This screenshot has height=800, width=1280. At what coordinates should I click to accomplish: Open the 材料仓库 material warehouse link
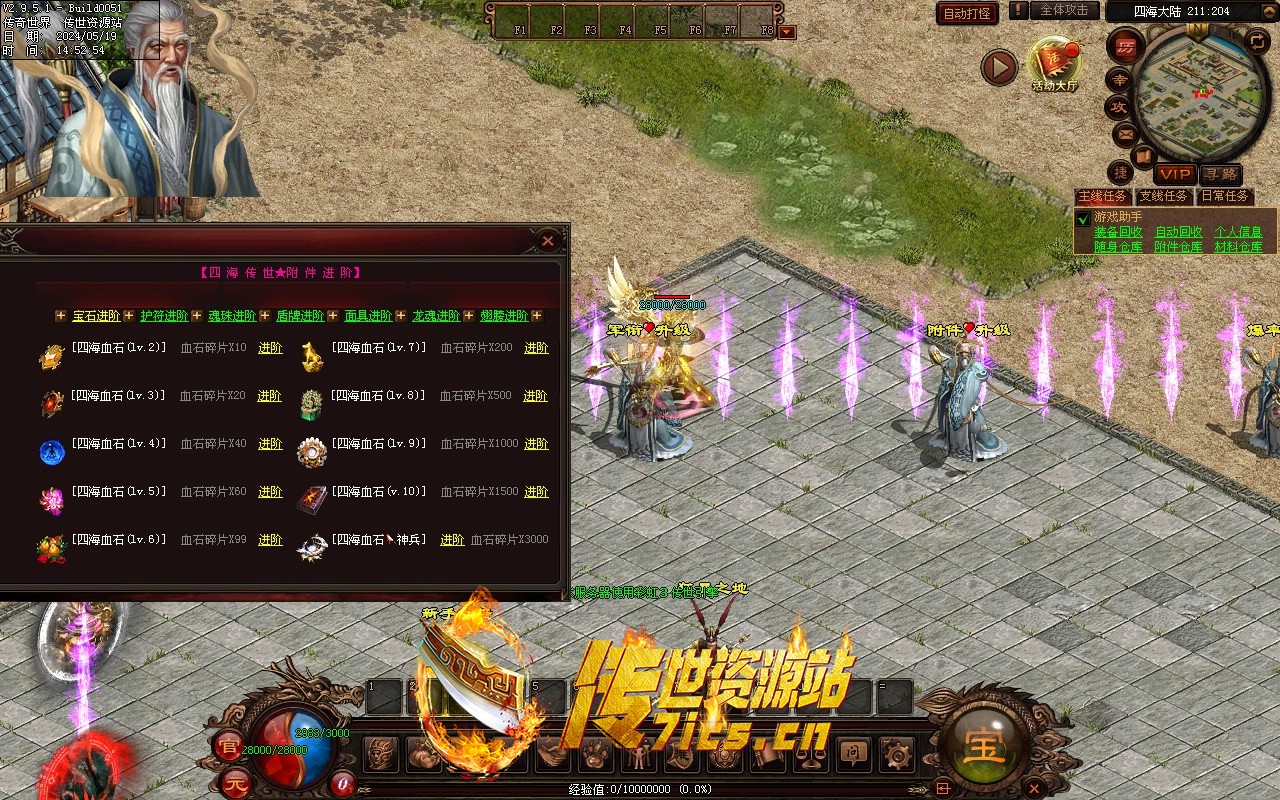pos(1238,246)
